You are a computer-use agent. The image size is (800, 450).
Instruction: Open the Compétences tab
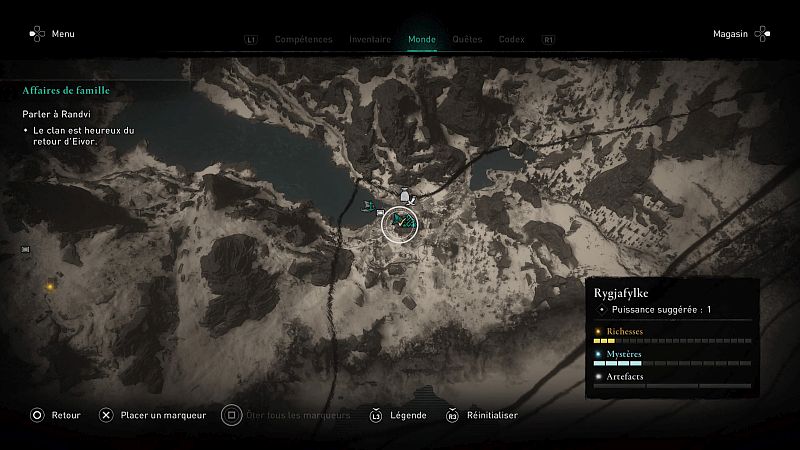(303, 40)
